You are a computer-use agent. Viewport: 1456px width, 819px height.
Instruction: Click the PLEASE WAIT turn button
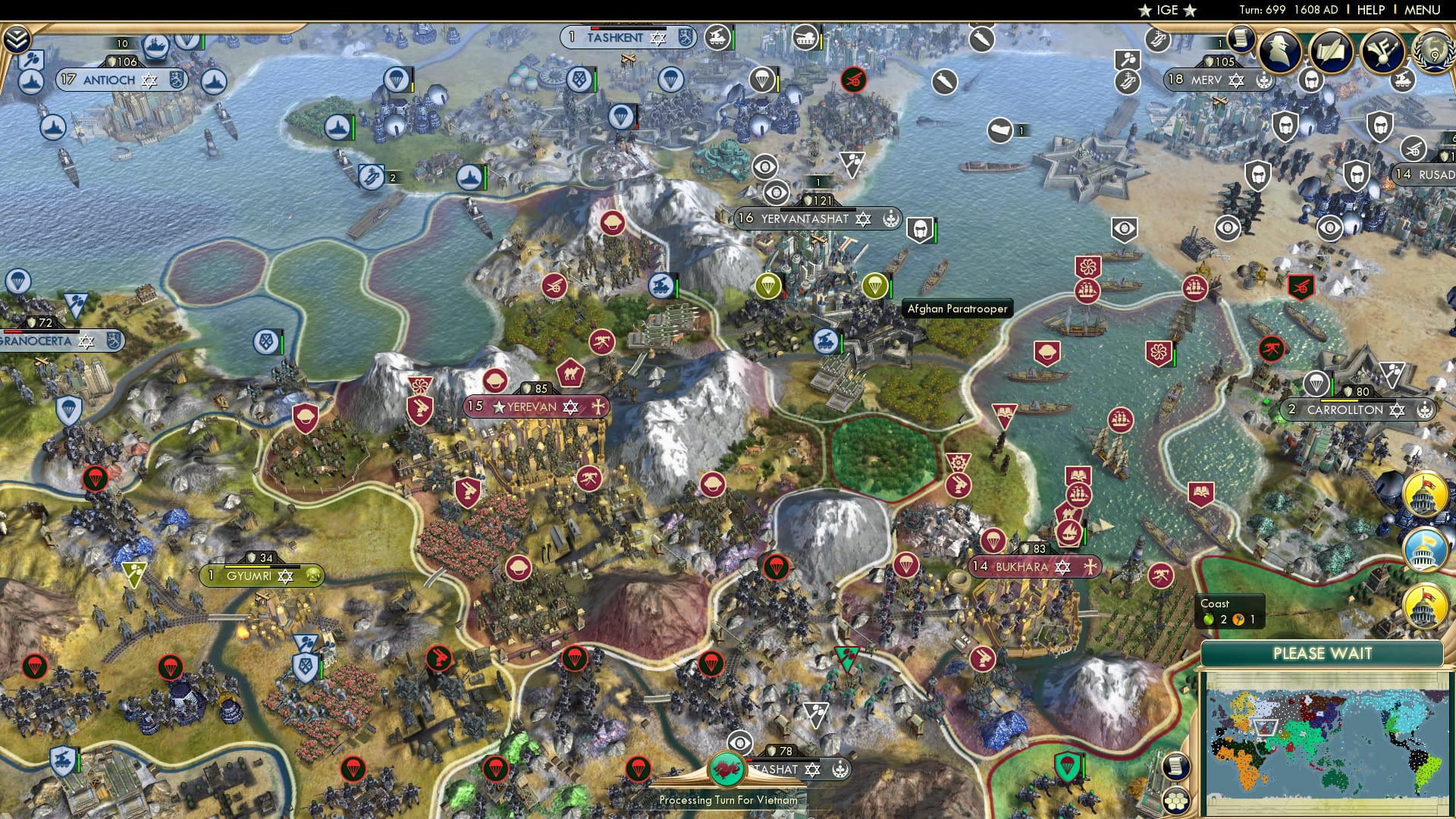tap(1324, 652)
